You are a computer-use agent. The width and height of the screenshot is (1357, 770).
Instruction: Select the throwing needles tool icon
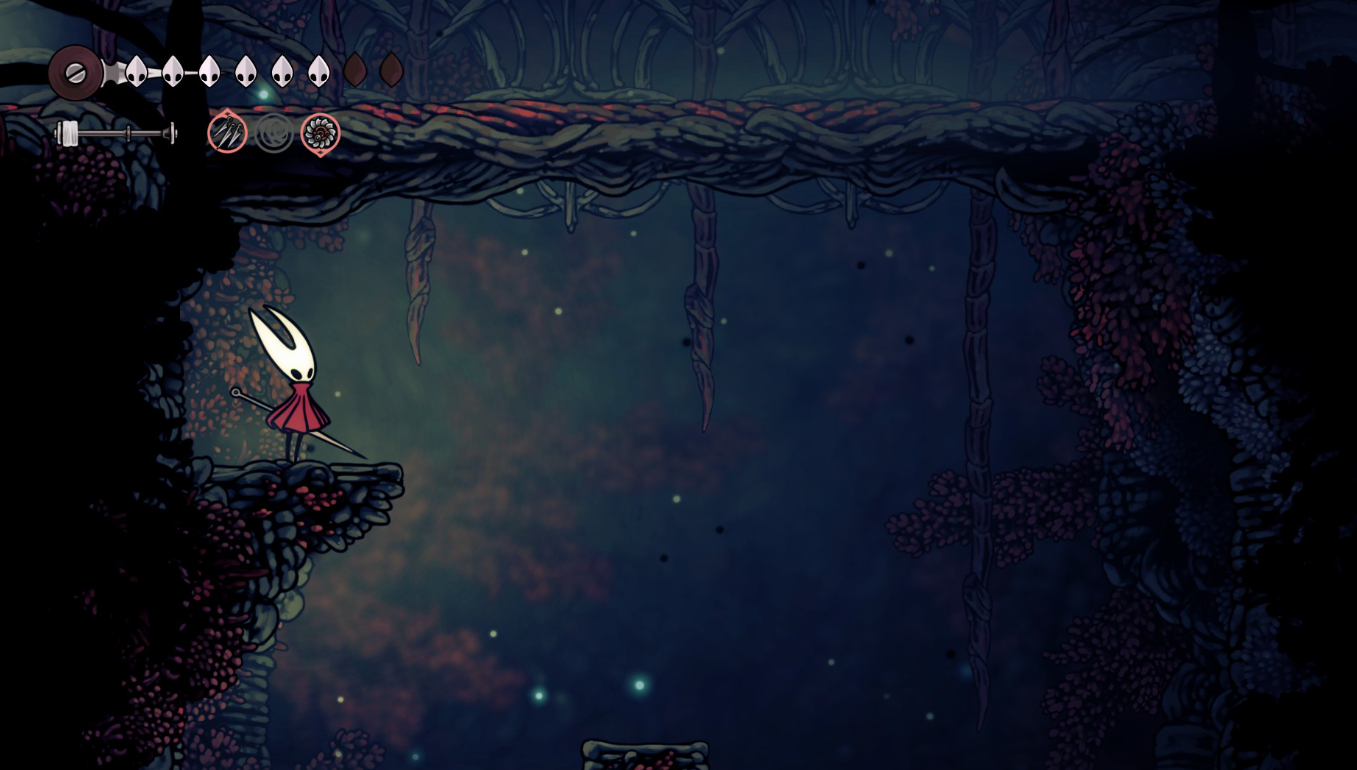(228, 132)
